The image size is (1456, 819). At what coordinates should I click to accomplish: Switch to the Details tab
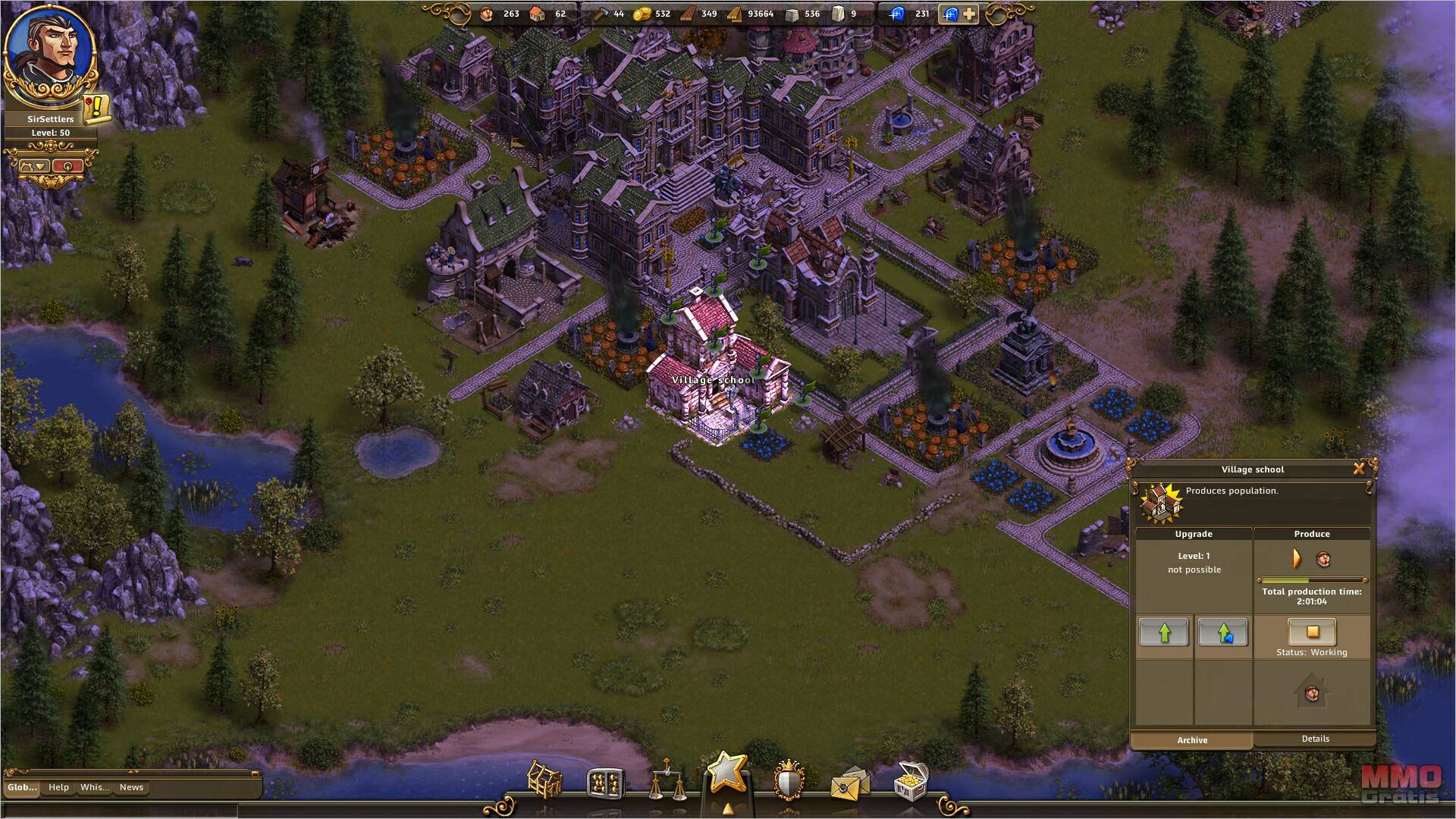[1315, 739]
